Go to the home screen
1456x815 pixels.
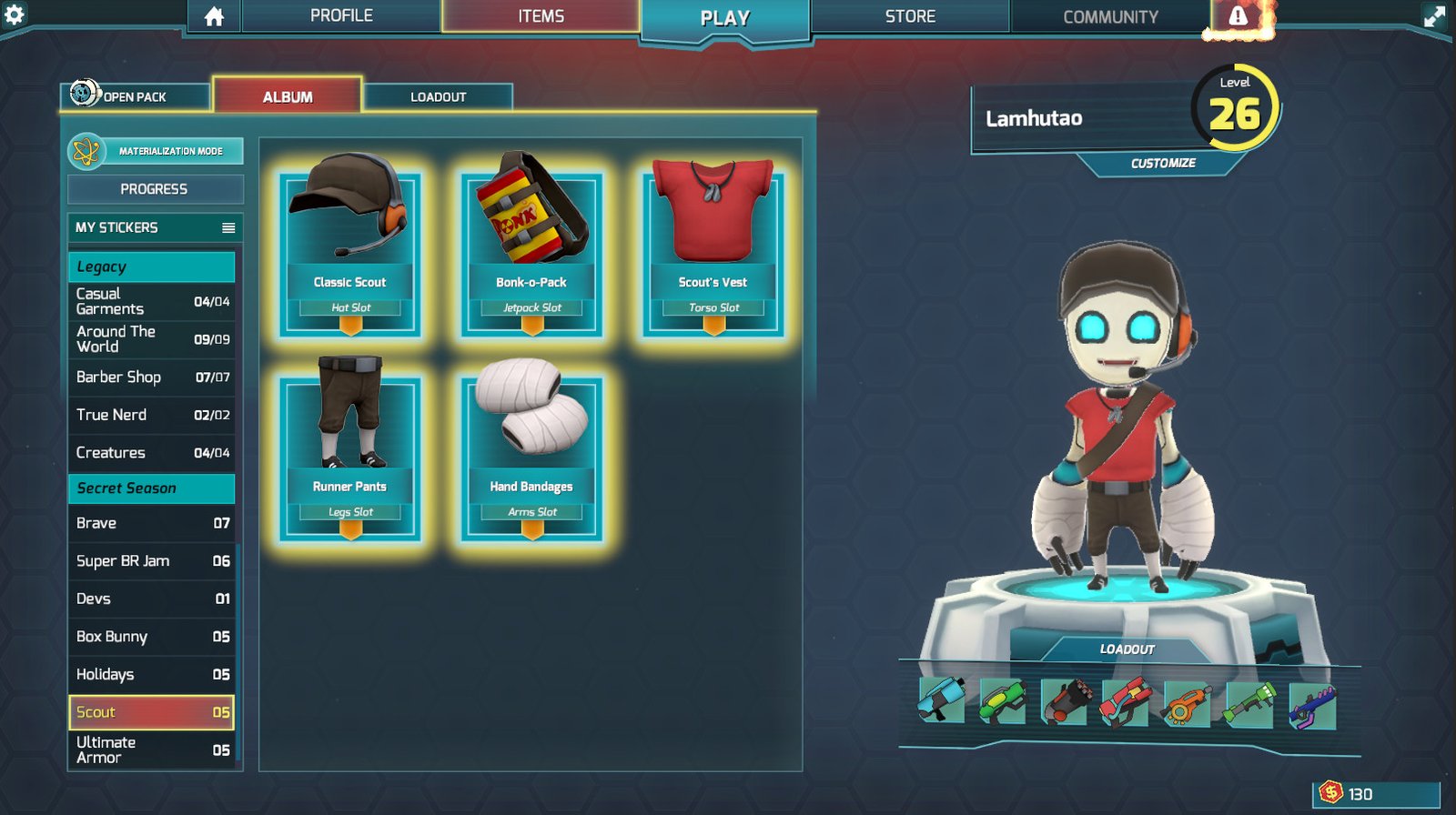coord(214,16)
